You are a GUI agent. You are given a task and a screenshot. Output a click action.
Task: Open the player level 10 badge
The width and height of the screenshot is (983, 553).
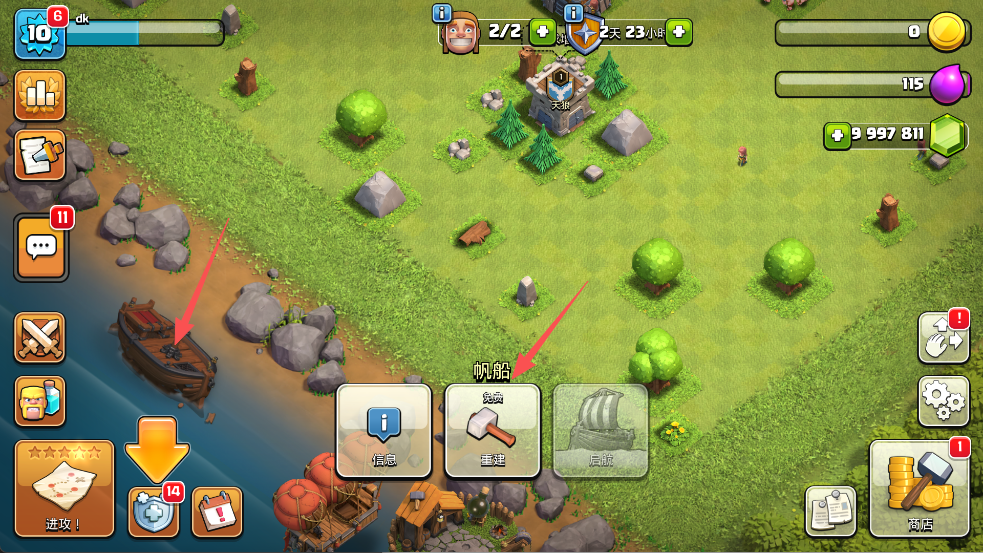pyautogui.click(x=39, y=33)
